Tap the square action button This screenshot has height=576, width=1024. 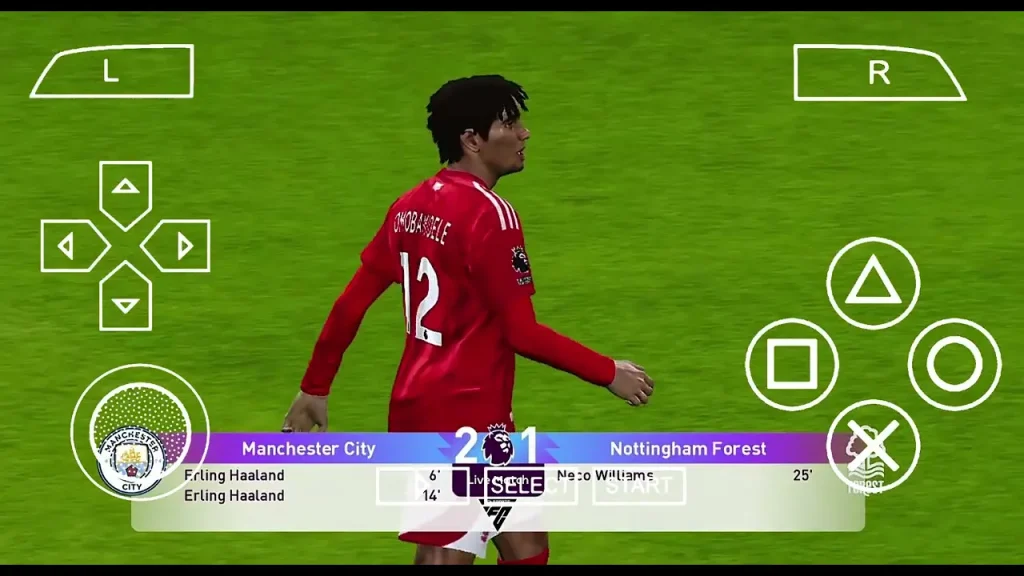pyautogui.click(x=792, y=365)
